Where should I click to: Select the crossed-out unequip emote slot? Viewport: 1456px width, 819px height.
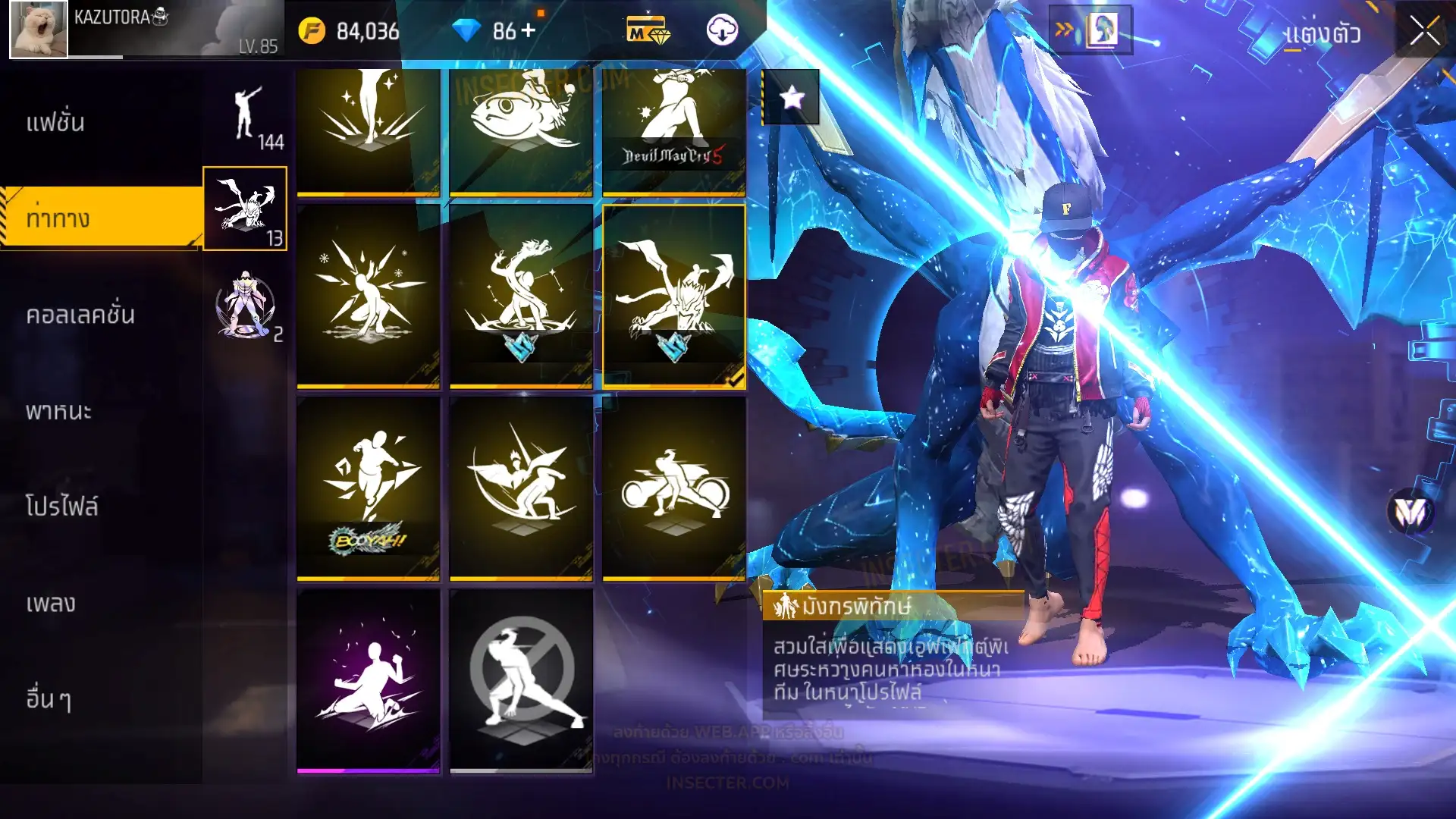click(521, 680)
